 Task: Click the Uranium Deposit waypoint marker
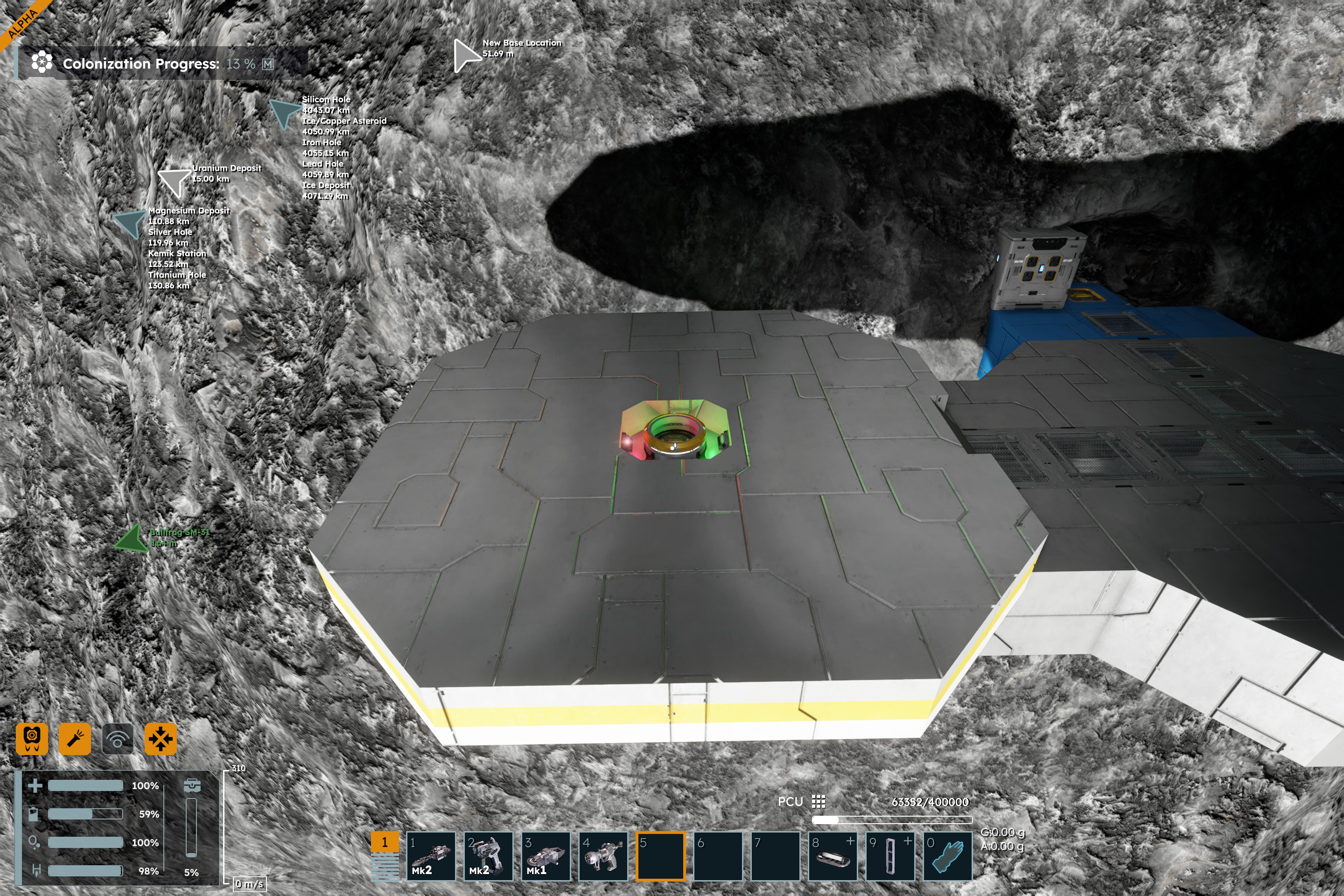pyautogui.click(x=174, y=181)
